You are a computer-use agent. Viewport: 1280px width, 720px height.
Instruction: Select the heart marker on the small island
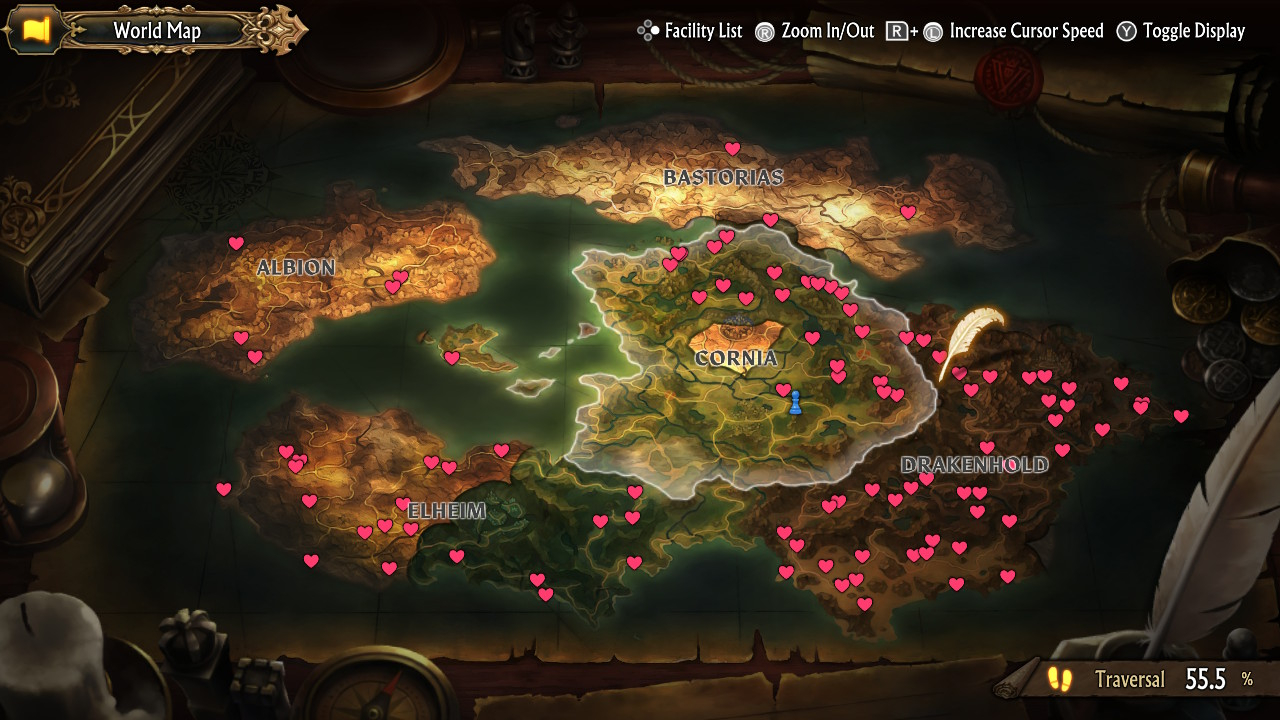[452, 358]
